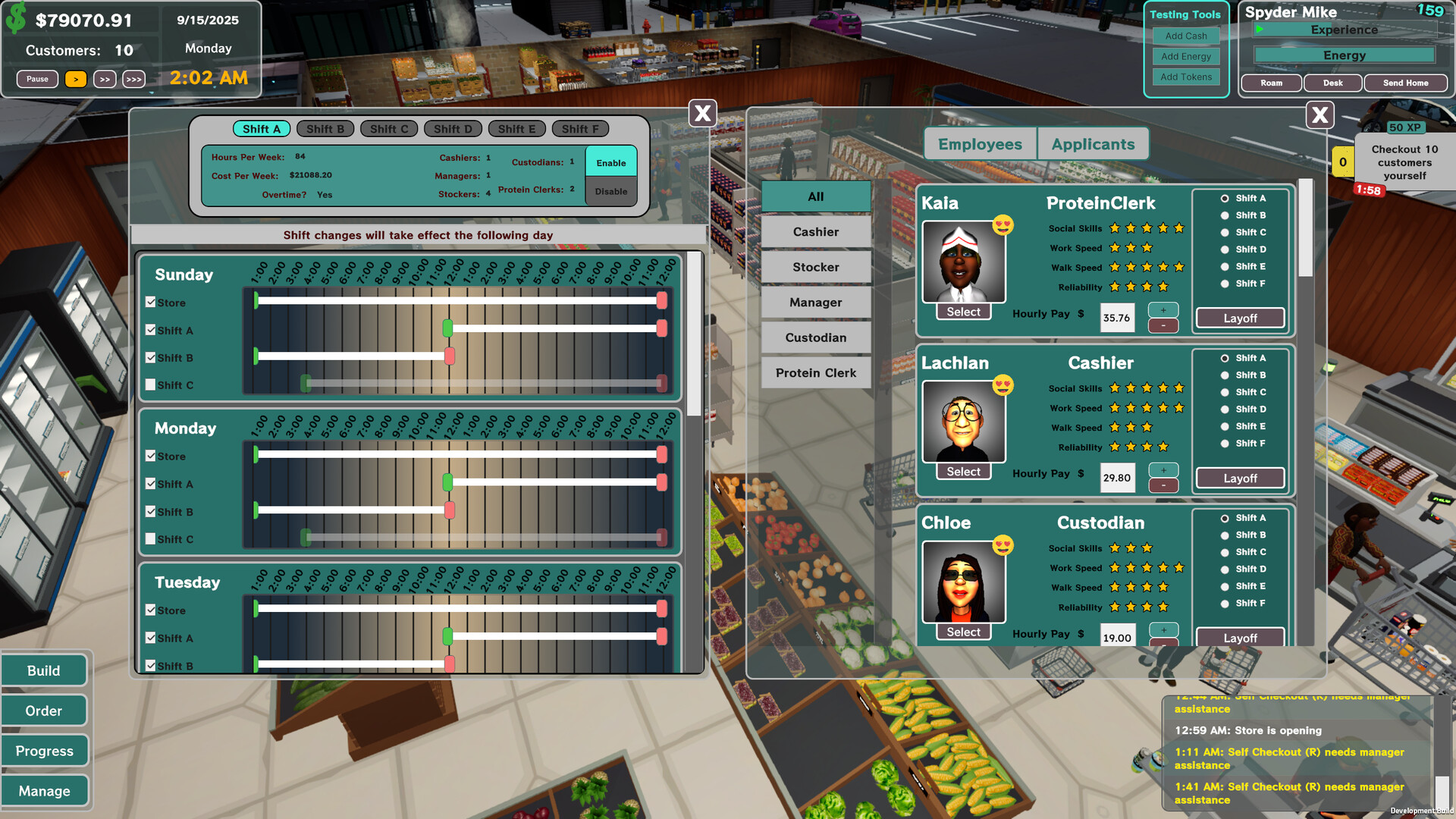Uncheck the Store box under Monday
This screenshot has height=819, width=1456.
coord(150,456)
